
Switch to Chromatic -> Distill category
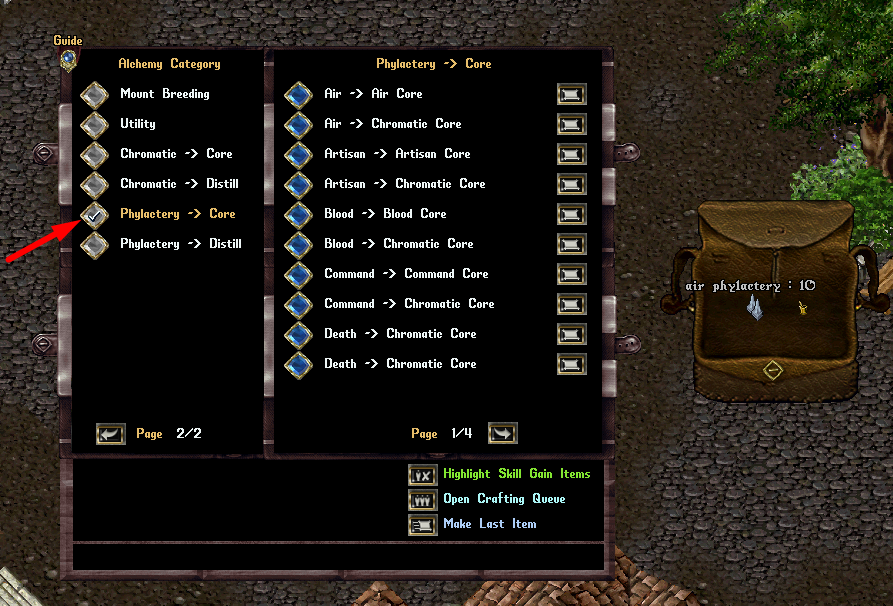[94, 184]
